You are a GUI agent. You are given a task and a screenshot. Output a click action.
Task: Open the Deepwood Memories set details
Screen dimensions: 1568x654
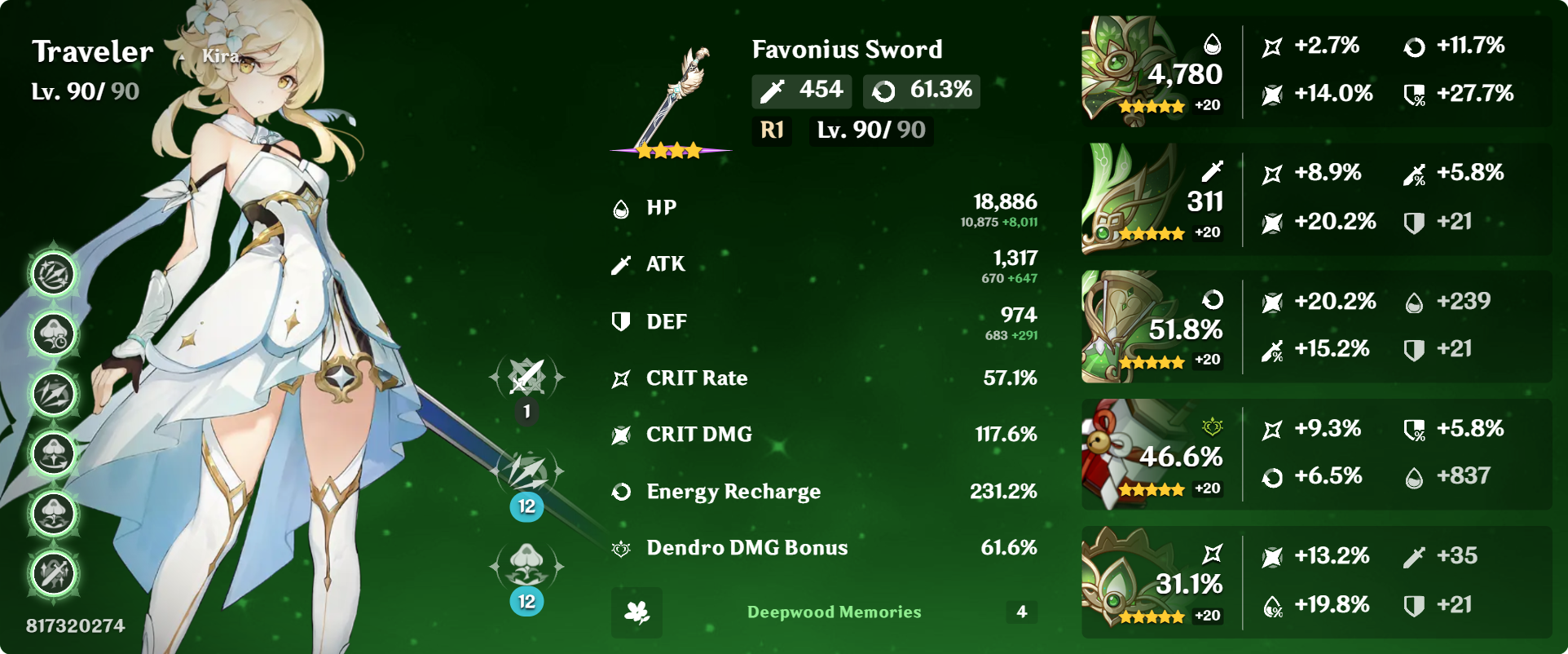[833, 612]
